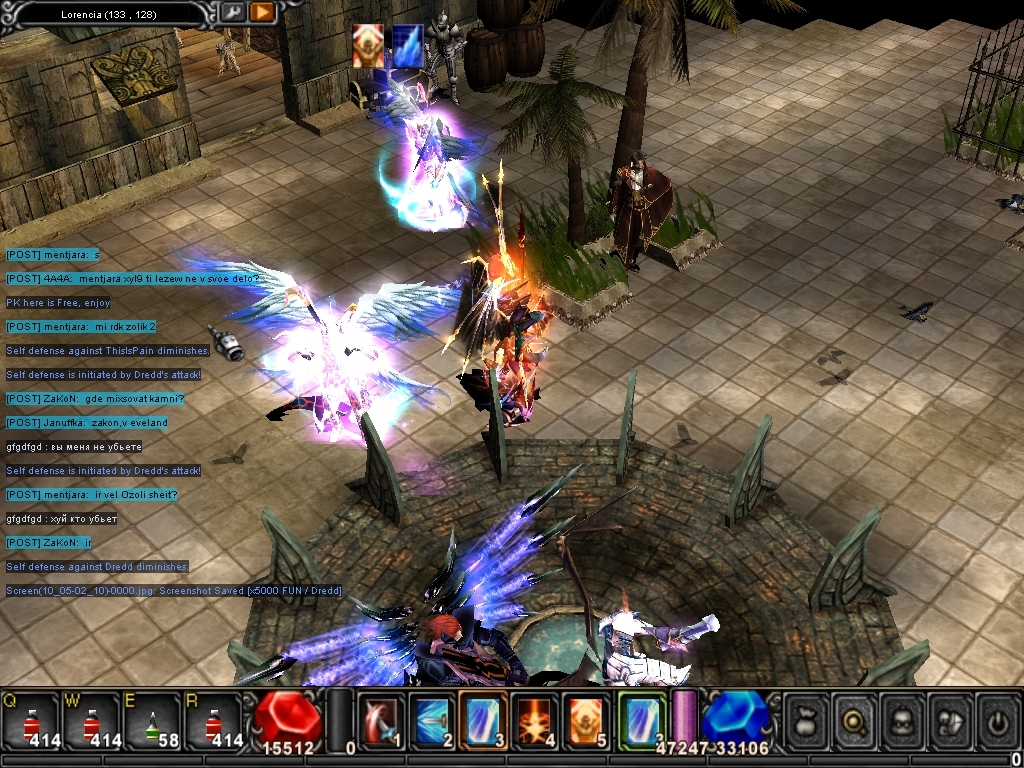Choose the highlighted blue blade skill, slot 3
This screenshot has height=768, width=1024.
(483, 721)
